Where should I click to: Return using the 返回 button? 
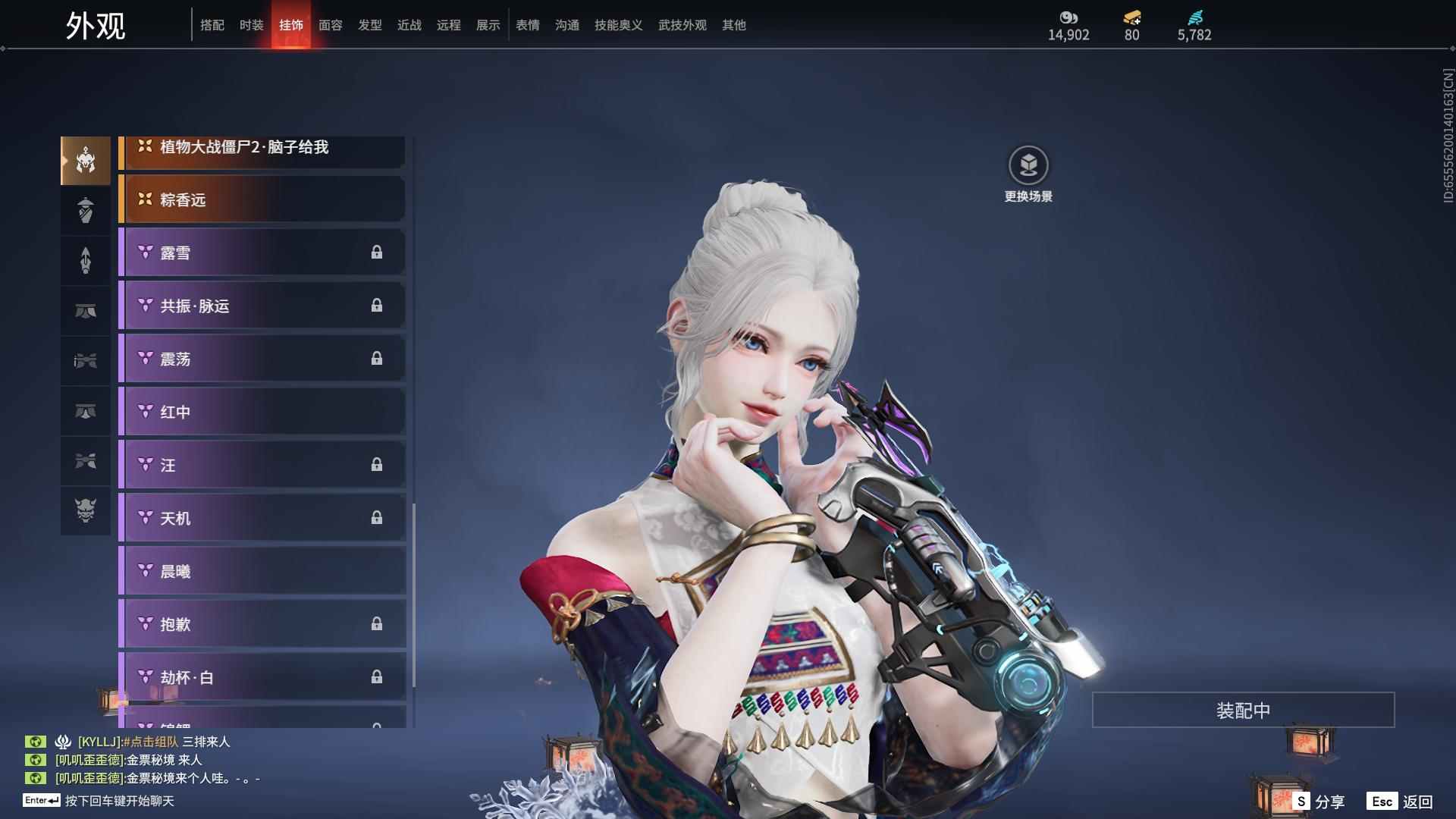(x=1401, y=801)
